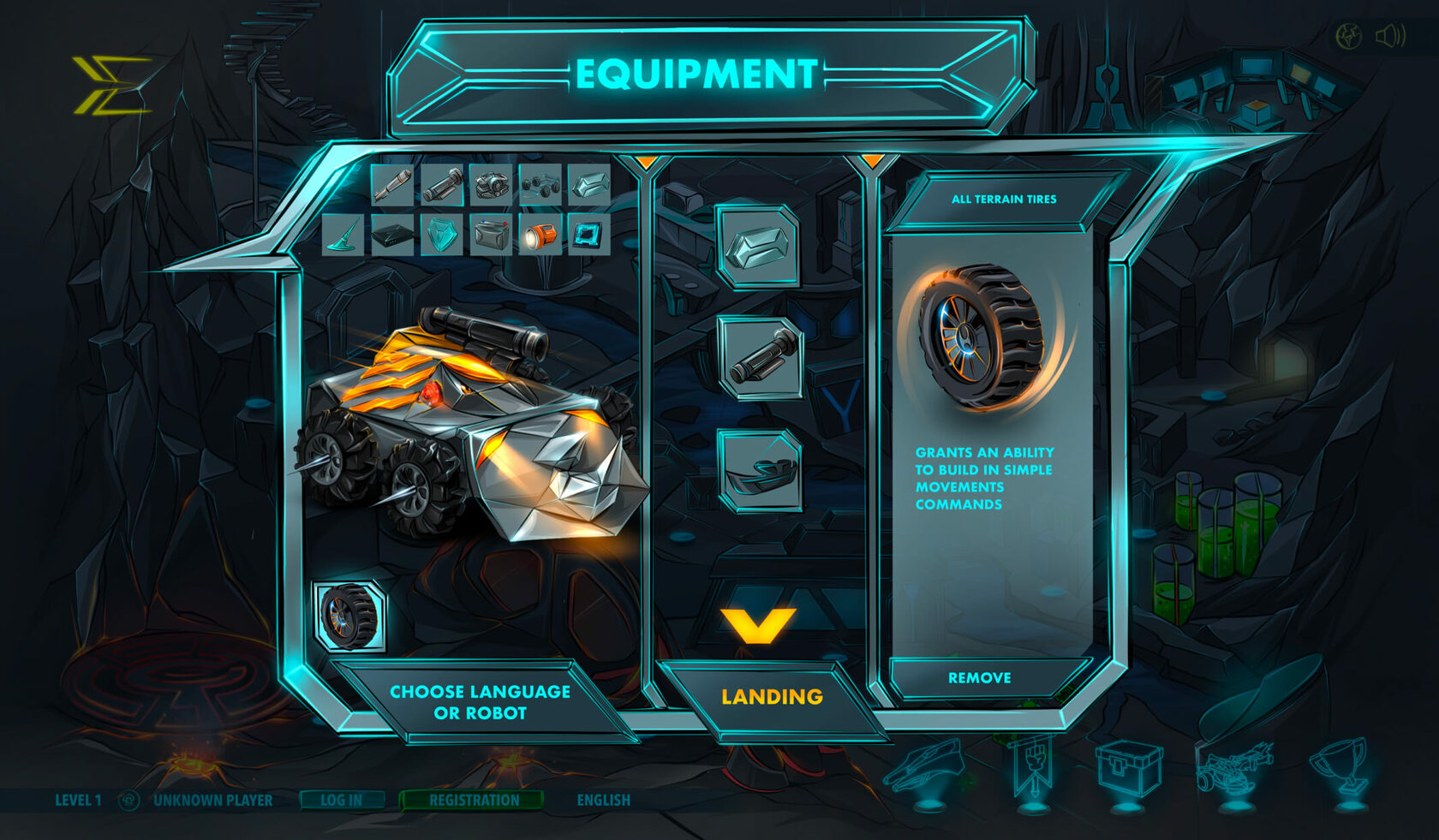Choose the engine part in inventory
Viewport: 1439px width, 840px height.
pyautogui.click(x=492, y=185)
